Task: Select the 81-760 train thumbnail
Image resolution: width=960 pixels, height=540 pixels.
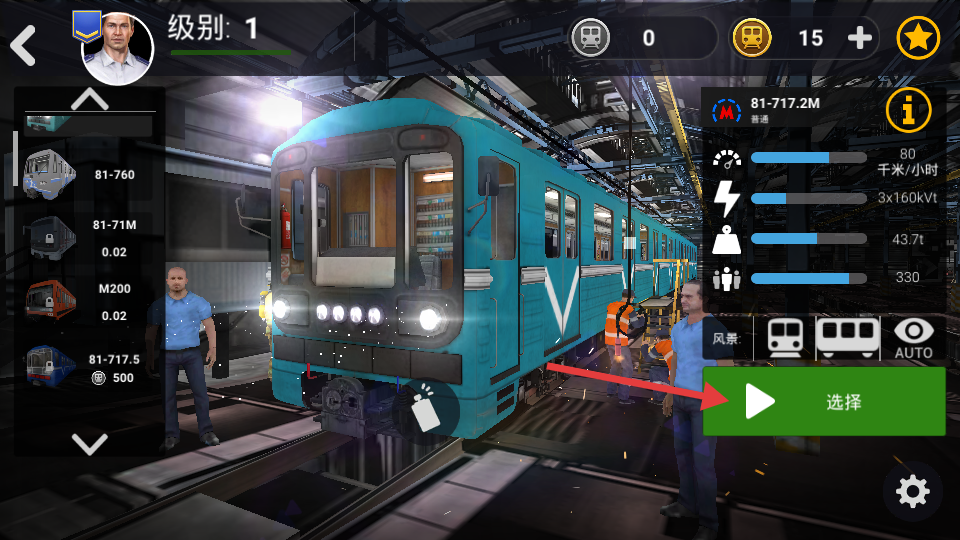Action: [50, 174]
